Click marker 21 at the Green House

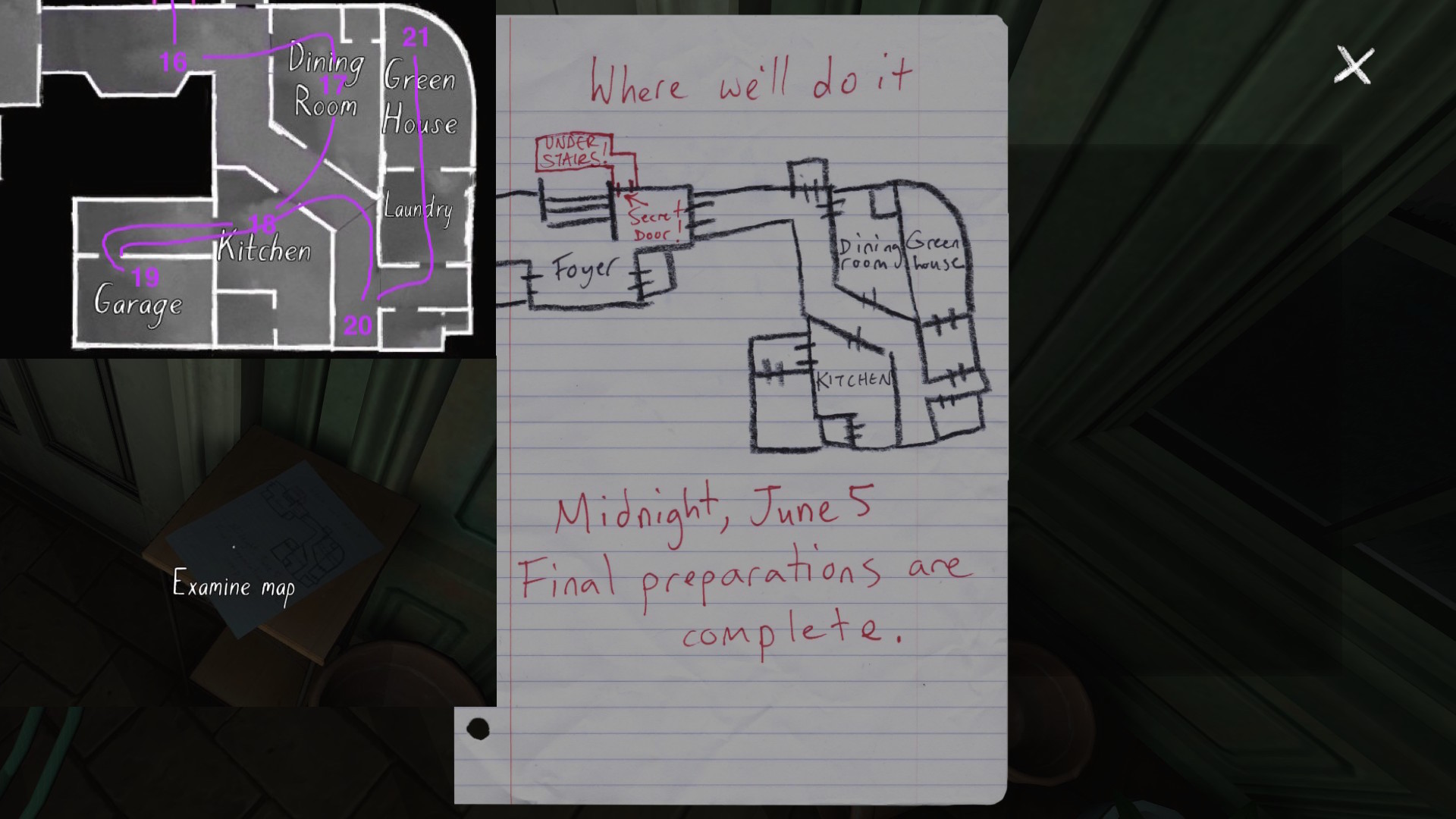coord(415,36)
